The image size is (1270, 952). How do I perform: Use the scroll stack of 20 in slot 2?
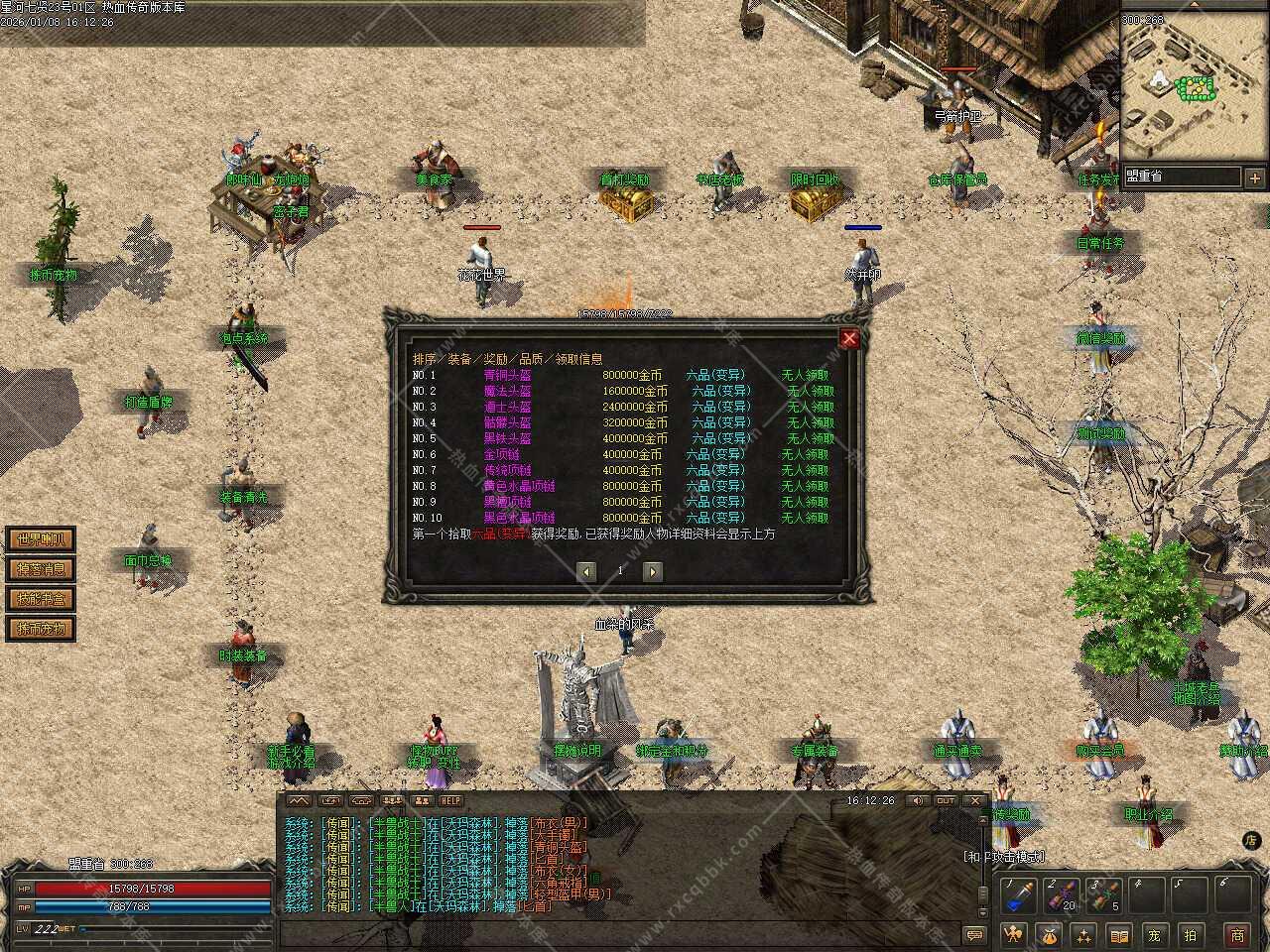(1062, 895)
